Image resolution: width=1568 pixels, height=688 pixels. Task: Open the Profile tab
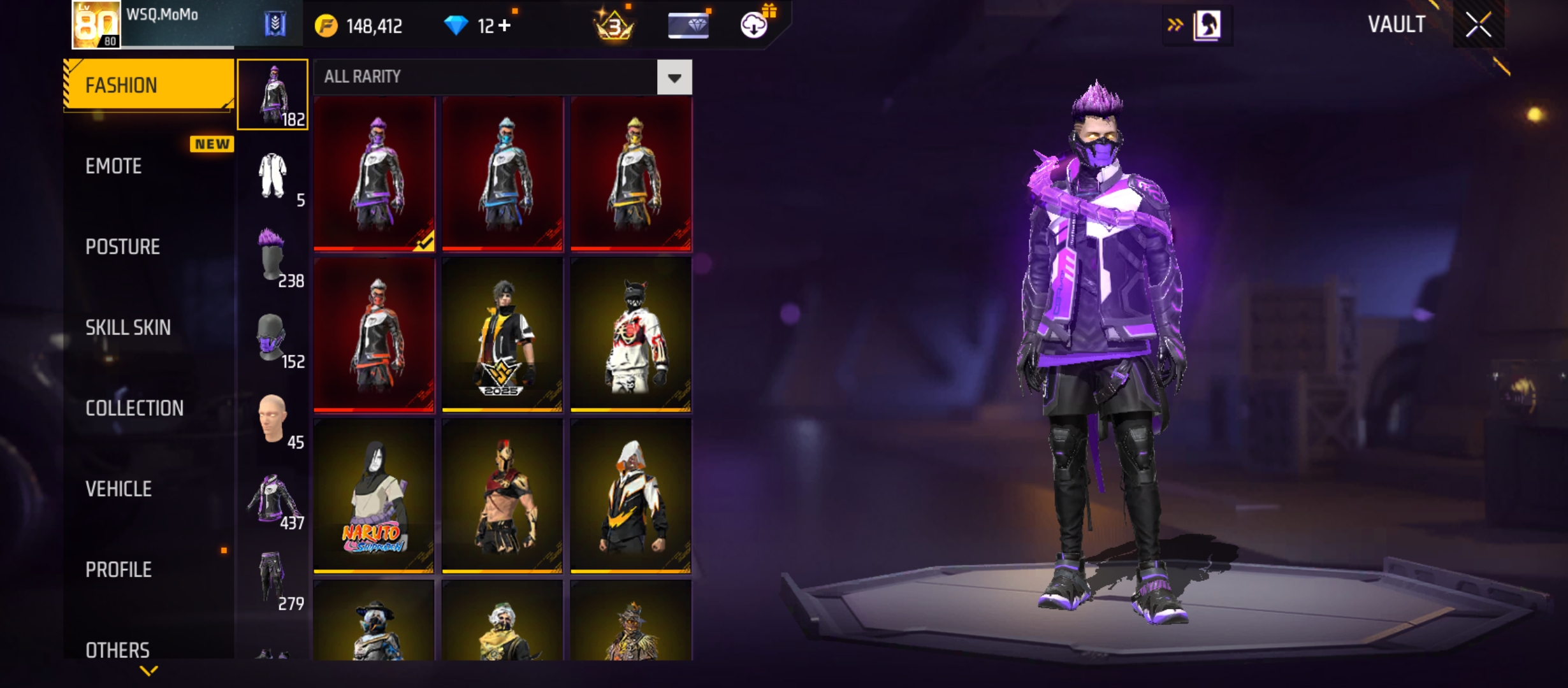(x=119, y=570)
